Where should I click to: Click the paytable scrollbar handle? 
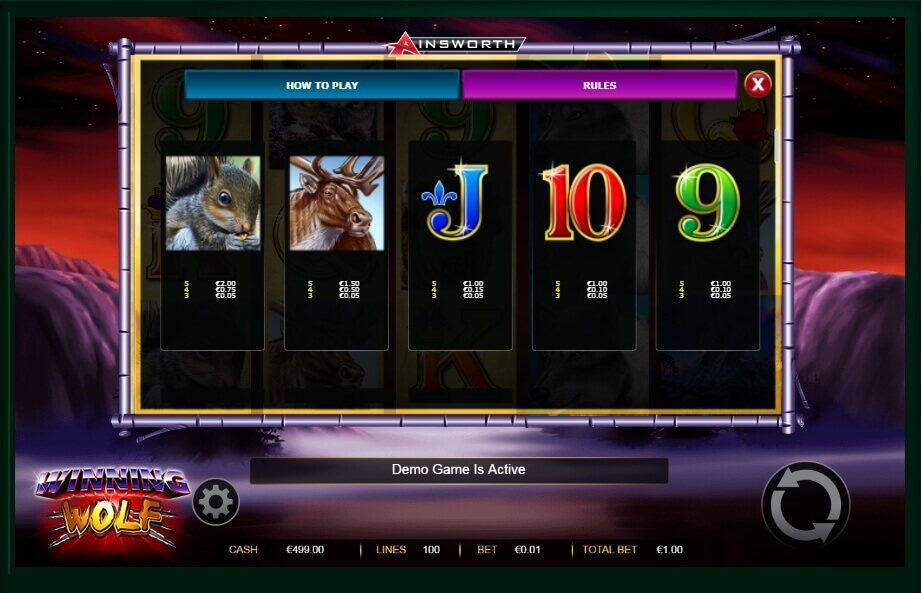click(777, 146)
